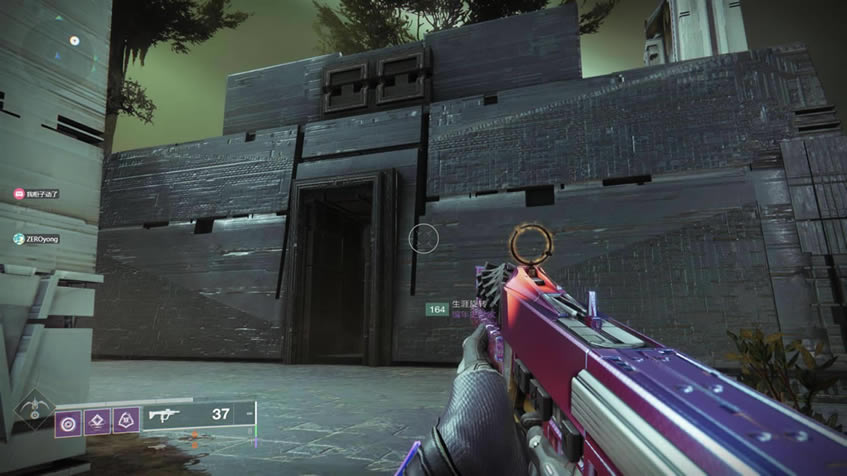Viewport: 847px width, 476px height.
Task: Use the purple diamond-shaped ability icon
Action: coord(97,419)
